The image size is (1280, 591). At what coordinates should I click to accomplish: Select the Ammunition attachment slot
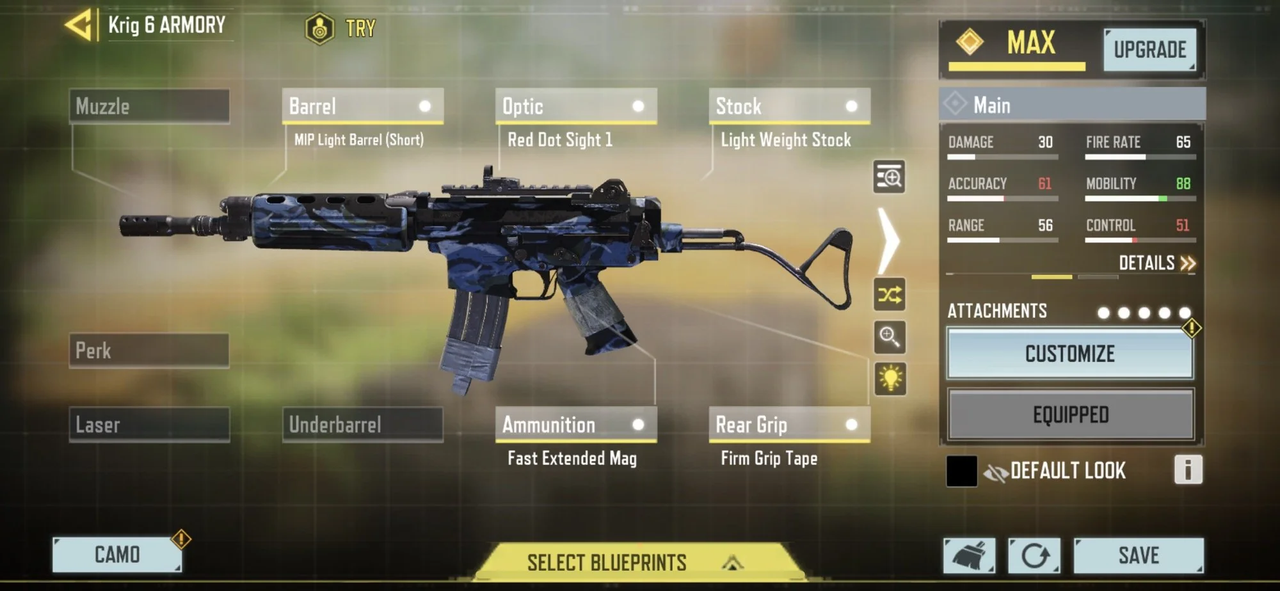click(576, 425)
